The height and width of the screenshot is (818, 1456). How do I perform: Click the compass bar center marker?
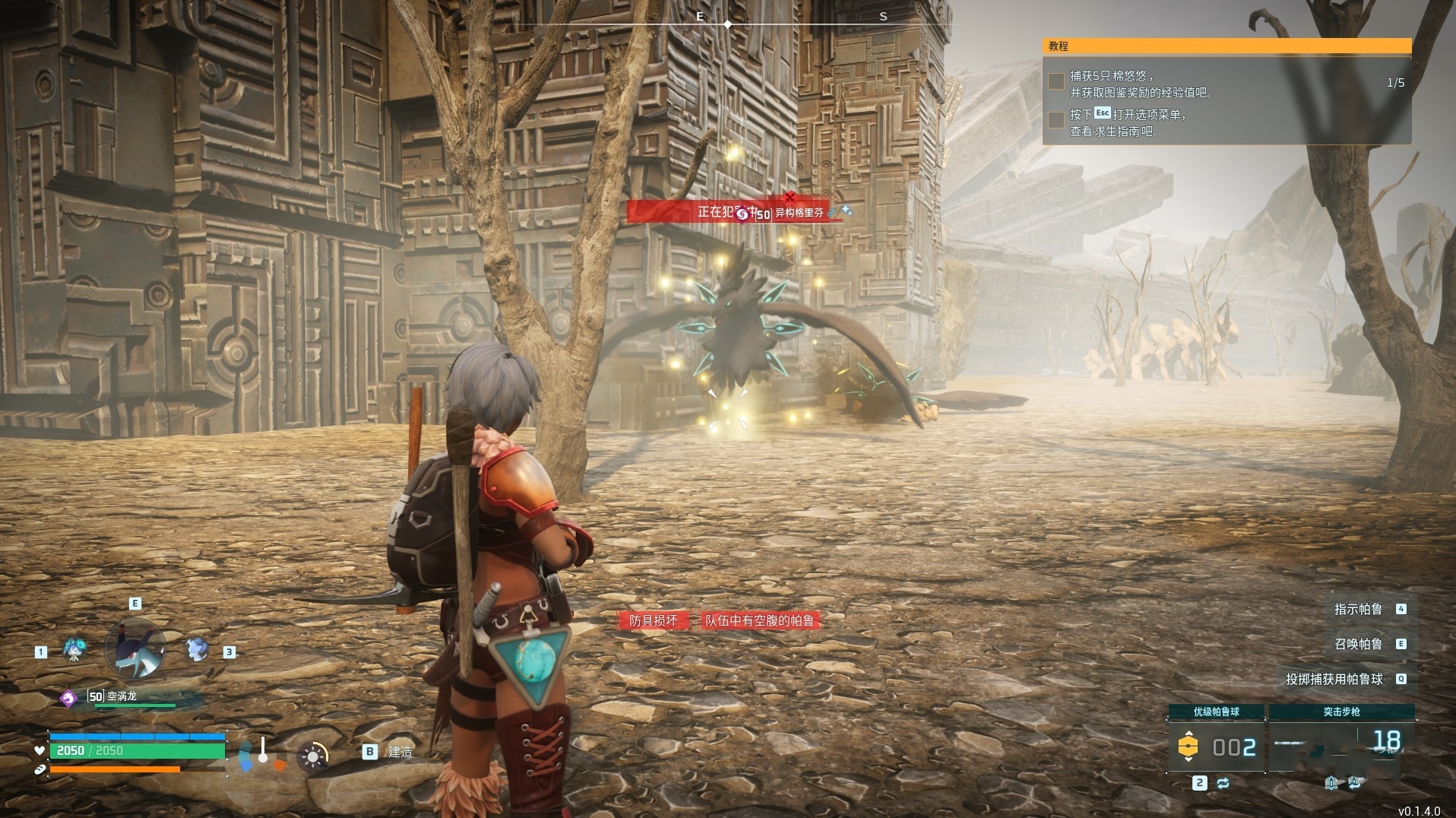tap(727, 24)
